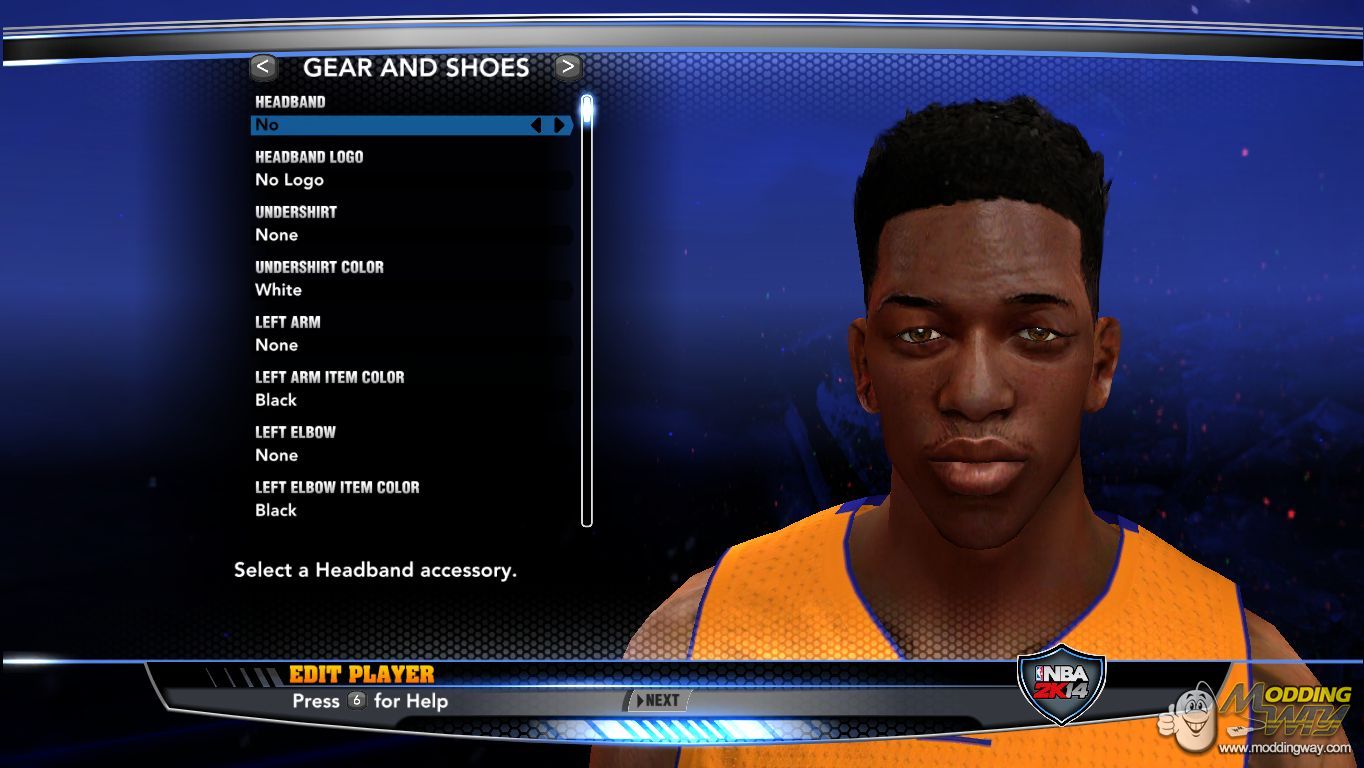Screen dimensions: 1364x768
Task: Decrease headband choice with left arrow
Action: (x=536, y=125)
